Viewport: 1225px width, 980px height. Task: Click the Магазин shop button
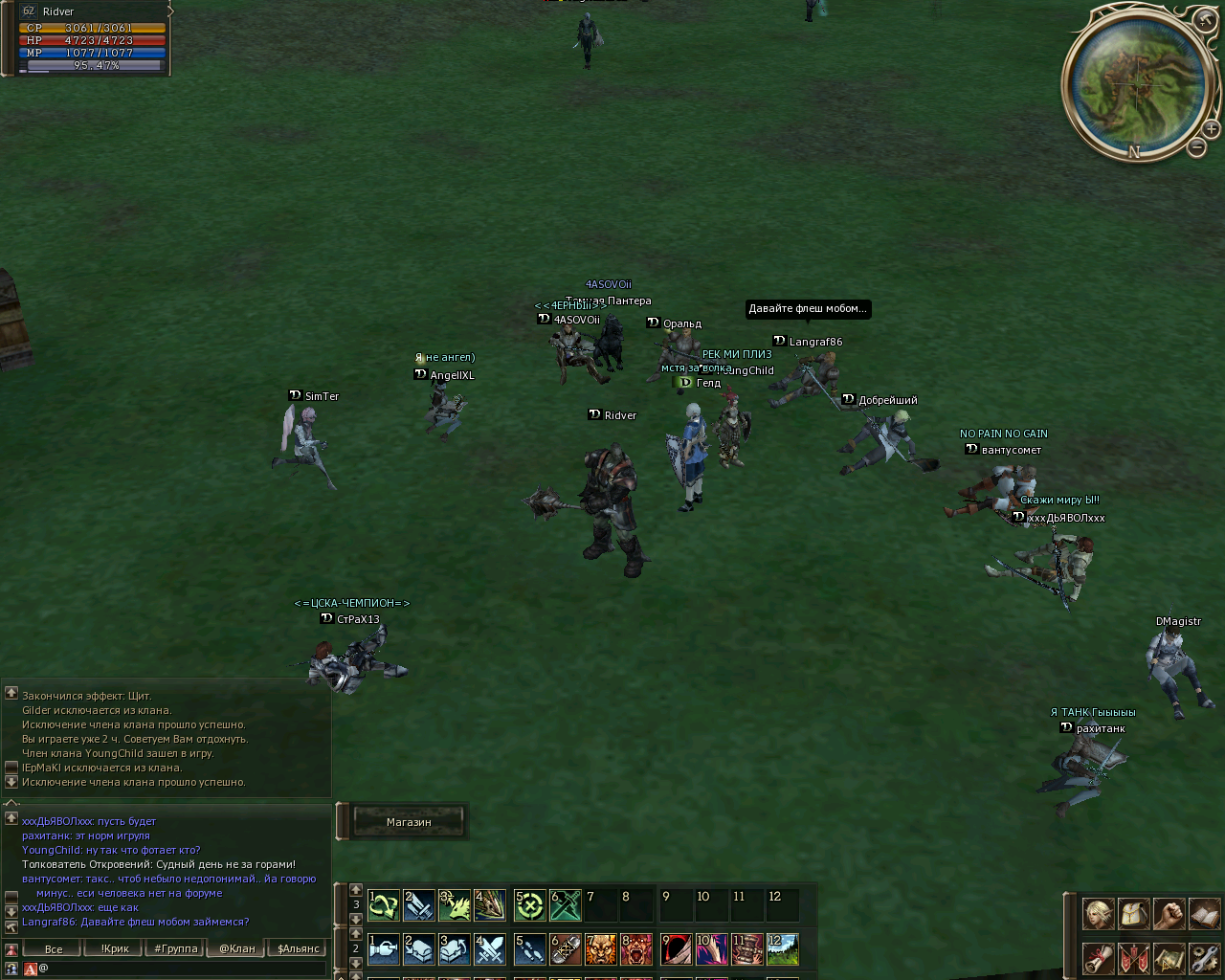409,822
